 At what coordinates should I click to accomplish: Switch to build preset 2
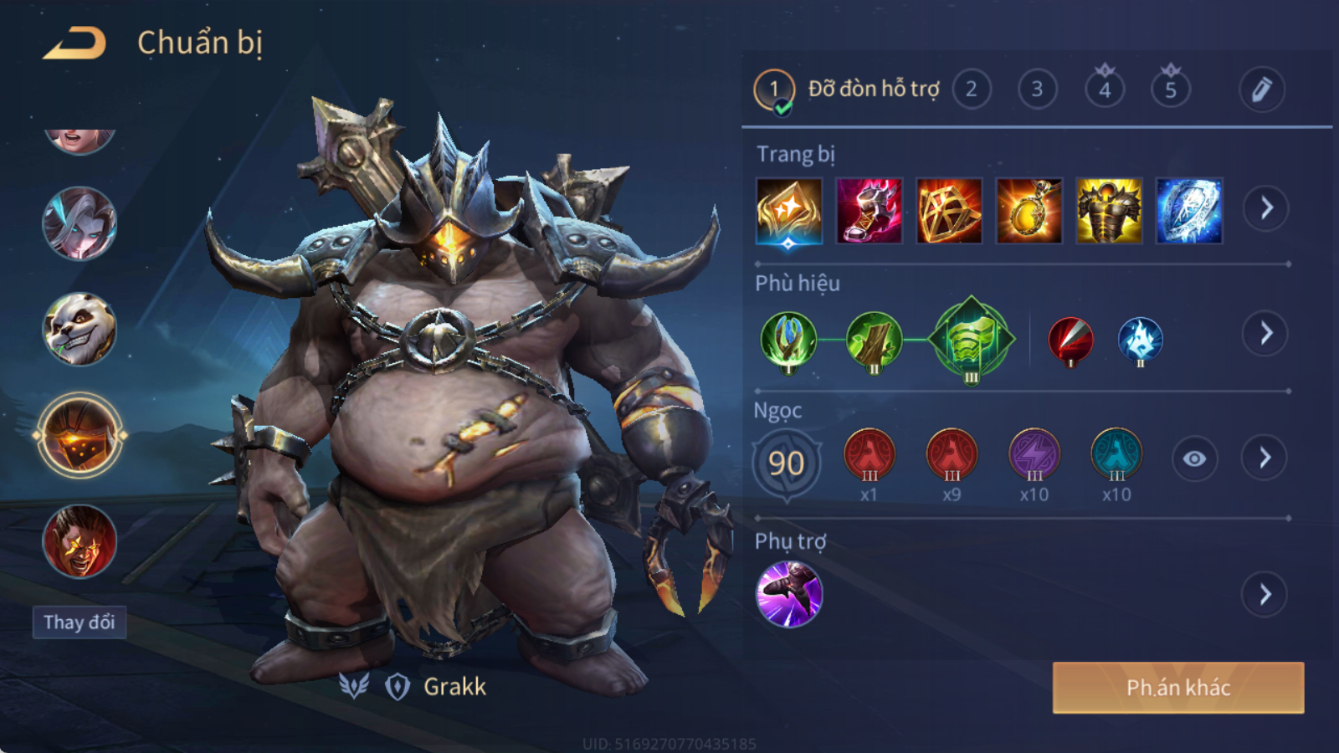point(971,90)
